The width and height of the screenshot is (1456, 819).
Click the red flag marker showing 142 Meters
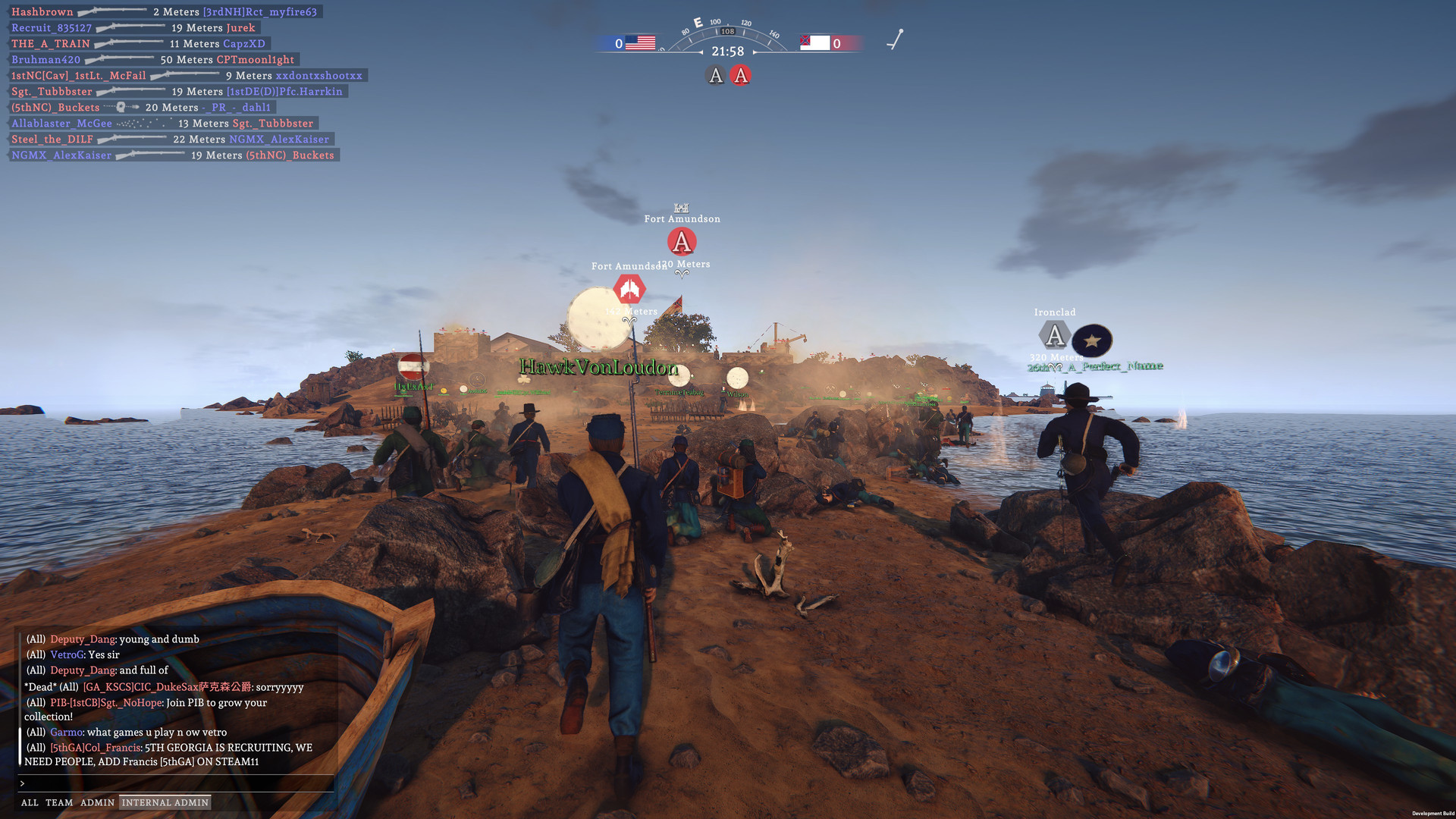coord(630,288)
